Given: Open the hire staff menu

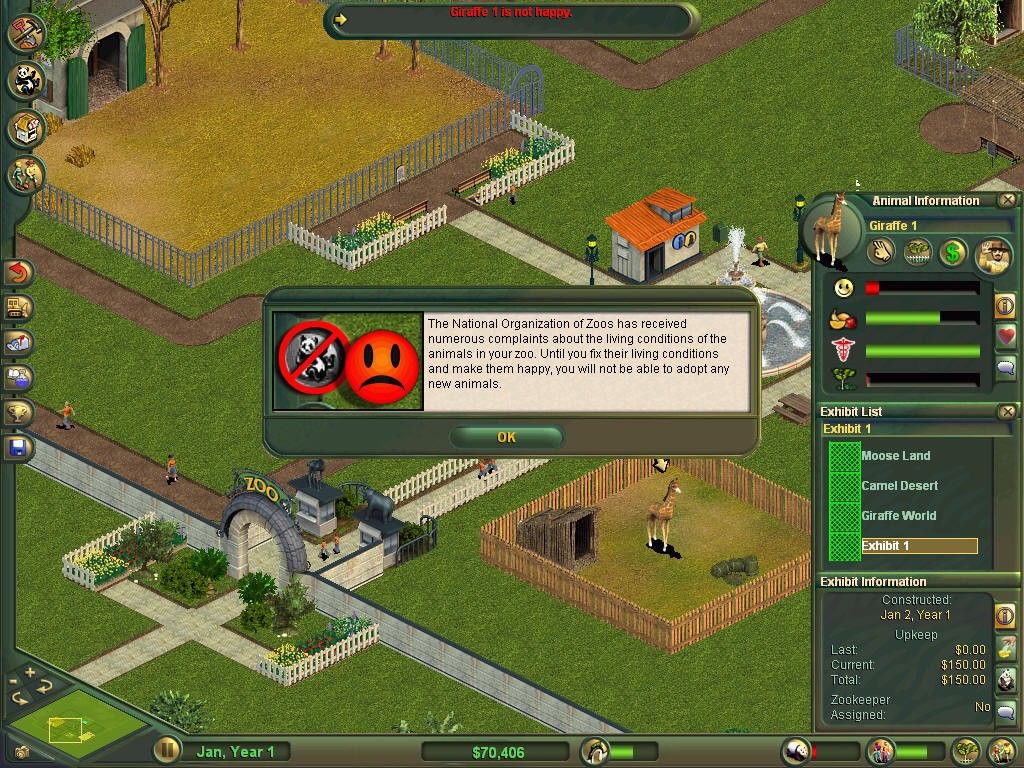Looking at the screenshot, I should coord(26,176).
